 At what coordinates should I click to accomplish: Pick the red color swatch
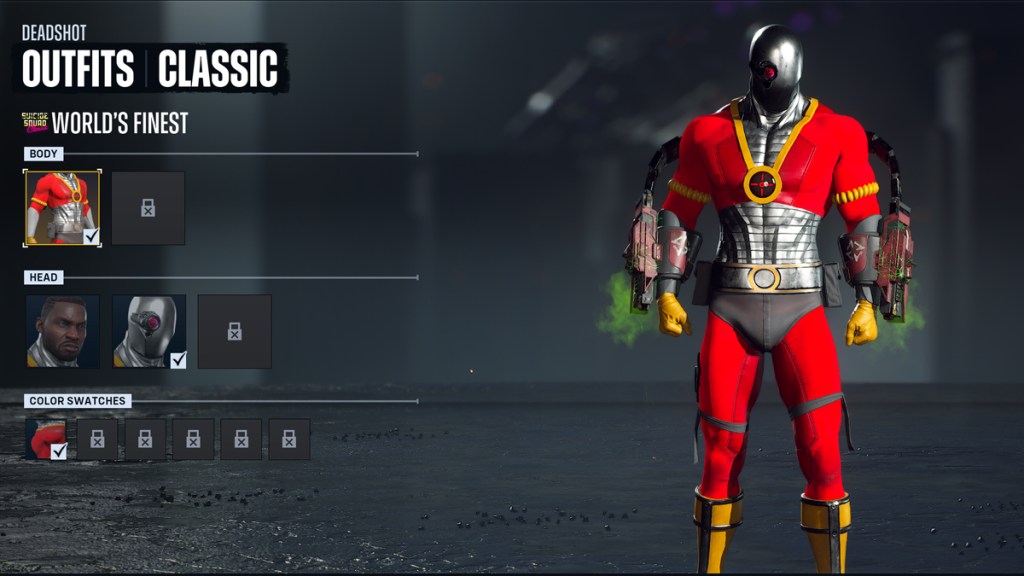point(46,439)
